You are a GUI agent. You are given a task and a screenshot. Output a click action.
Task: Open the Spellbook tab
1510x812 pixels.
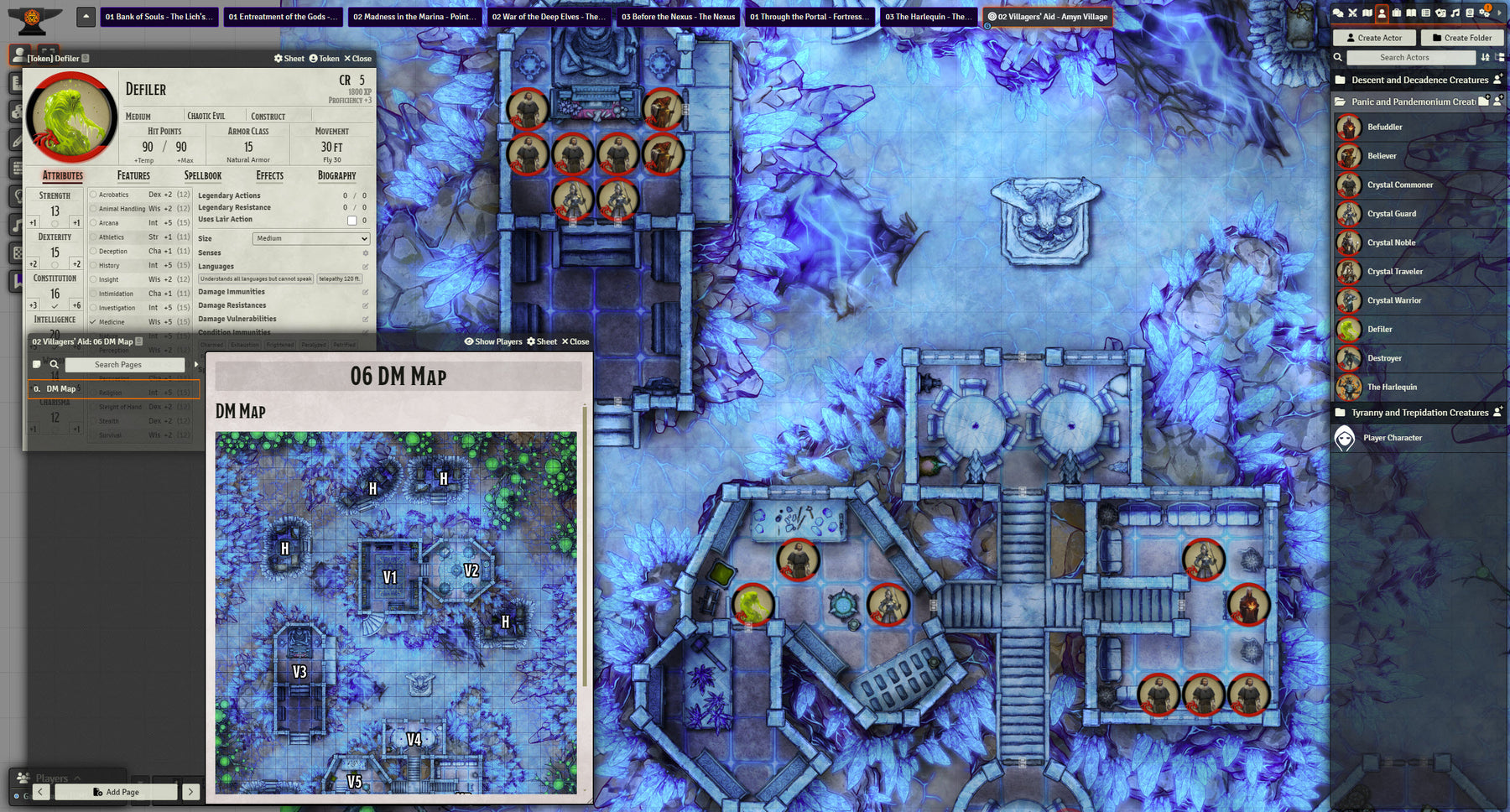pos(203,176)
